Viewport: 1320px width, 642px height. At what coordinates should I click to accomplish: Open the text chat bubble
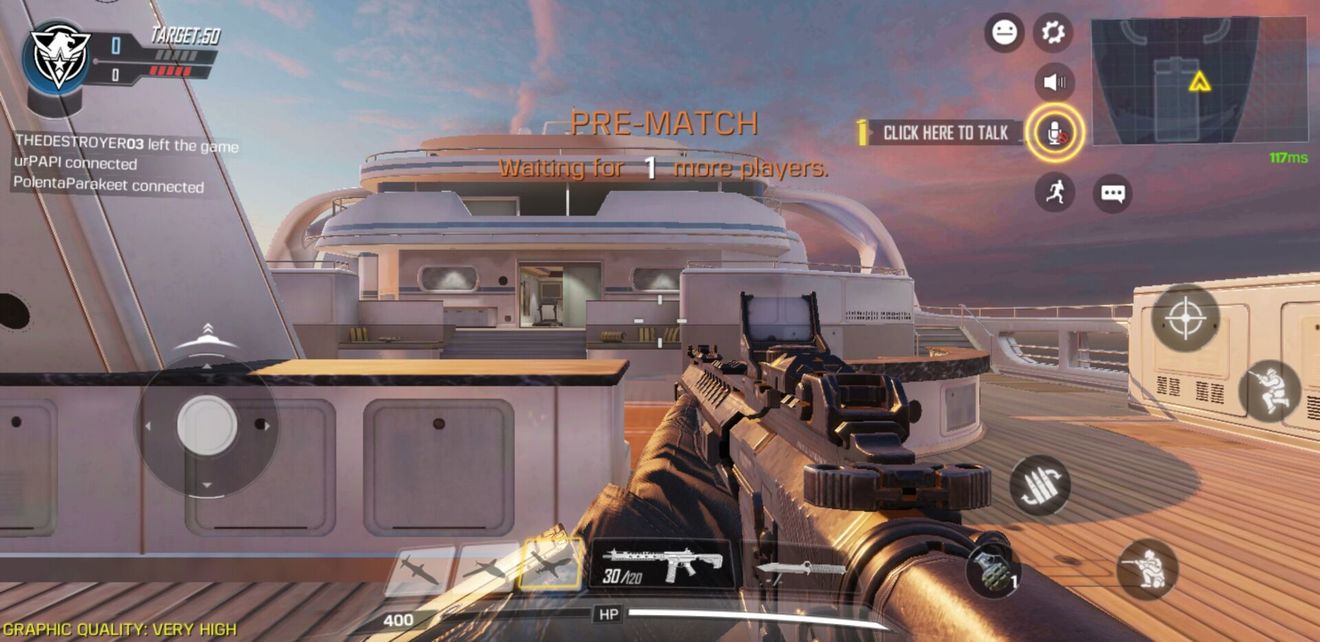1112,193
